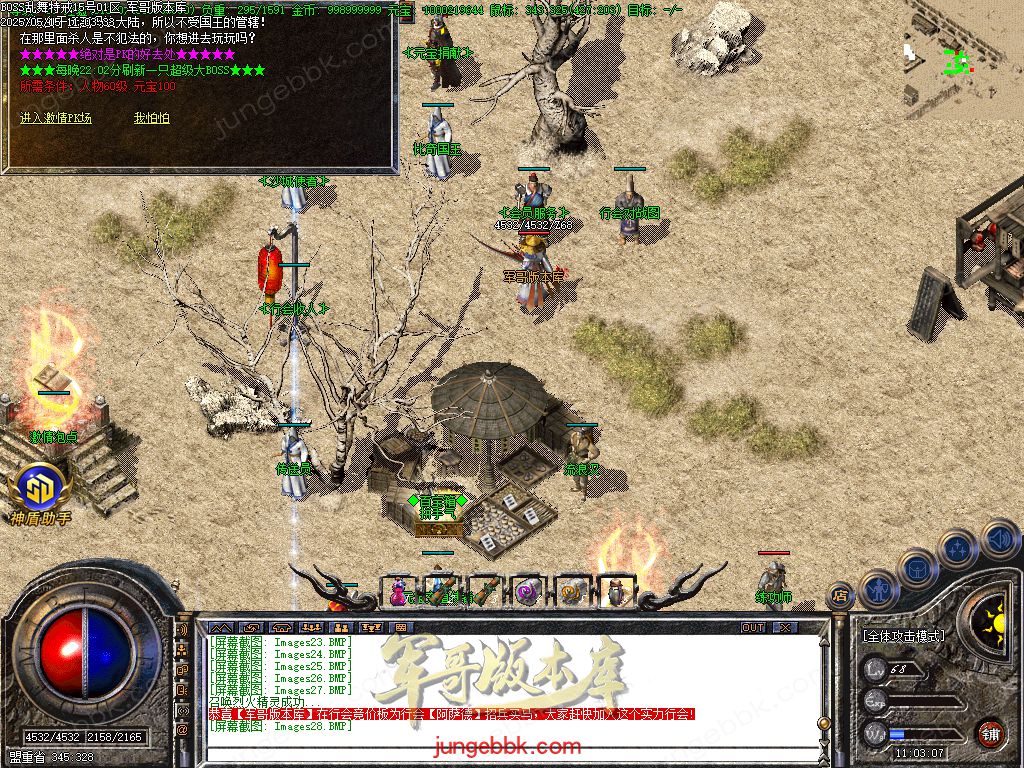
Task: Click the OUT button above chat
Action: 753,627
